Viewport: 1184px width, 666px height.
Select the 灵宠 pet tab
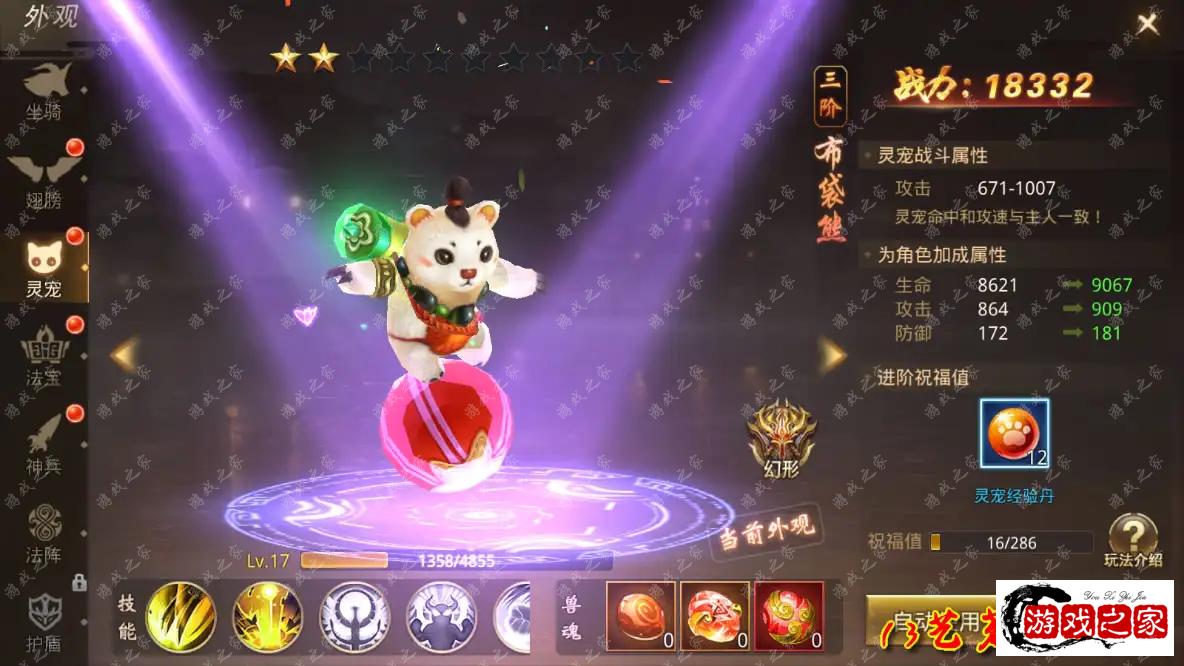(44, 268)
